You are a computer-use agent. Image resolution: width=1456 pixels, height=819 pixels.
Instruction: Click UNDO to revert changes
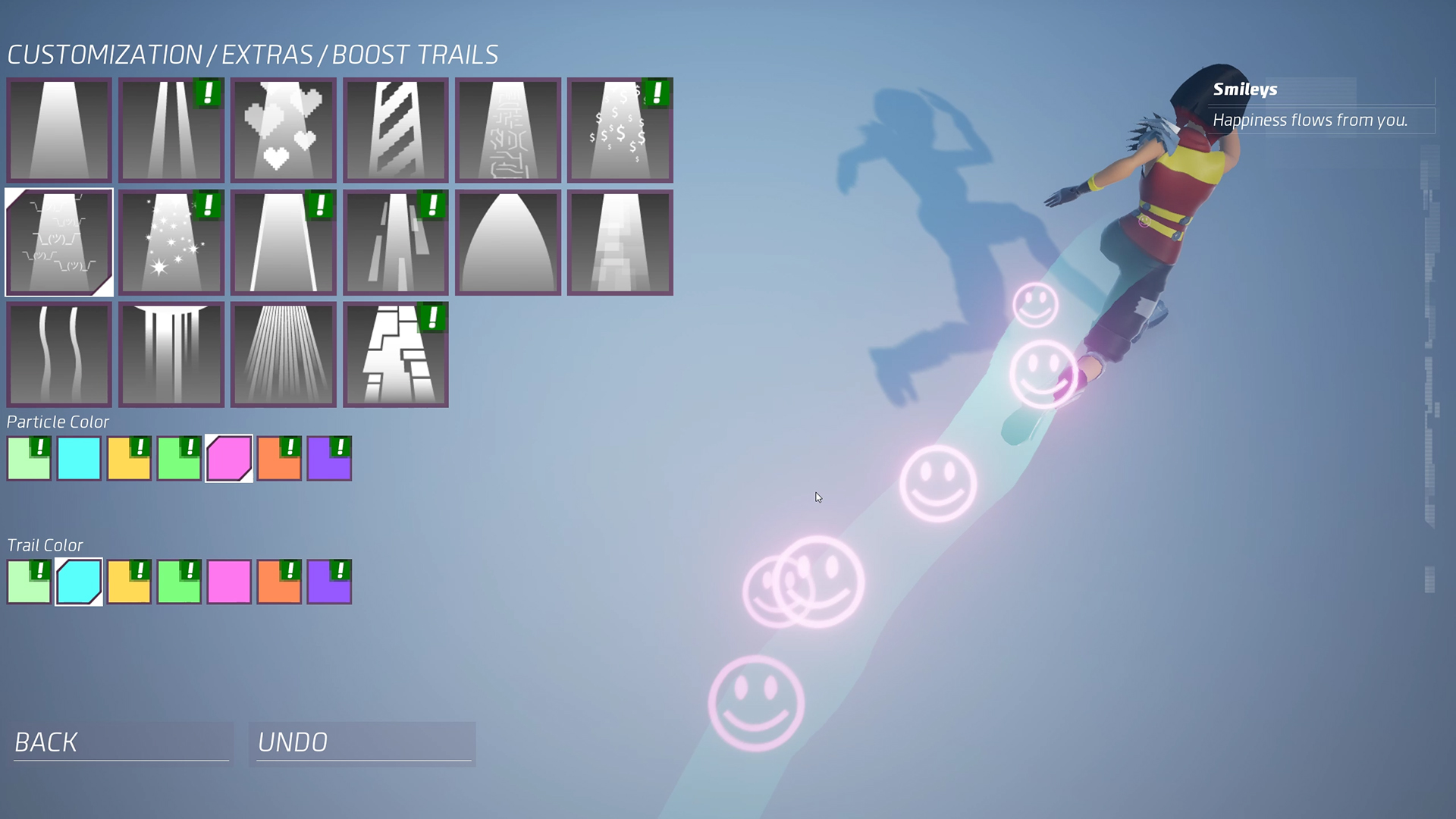362,743
